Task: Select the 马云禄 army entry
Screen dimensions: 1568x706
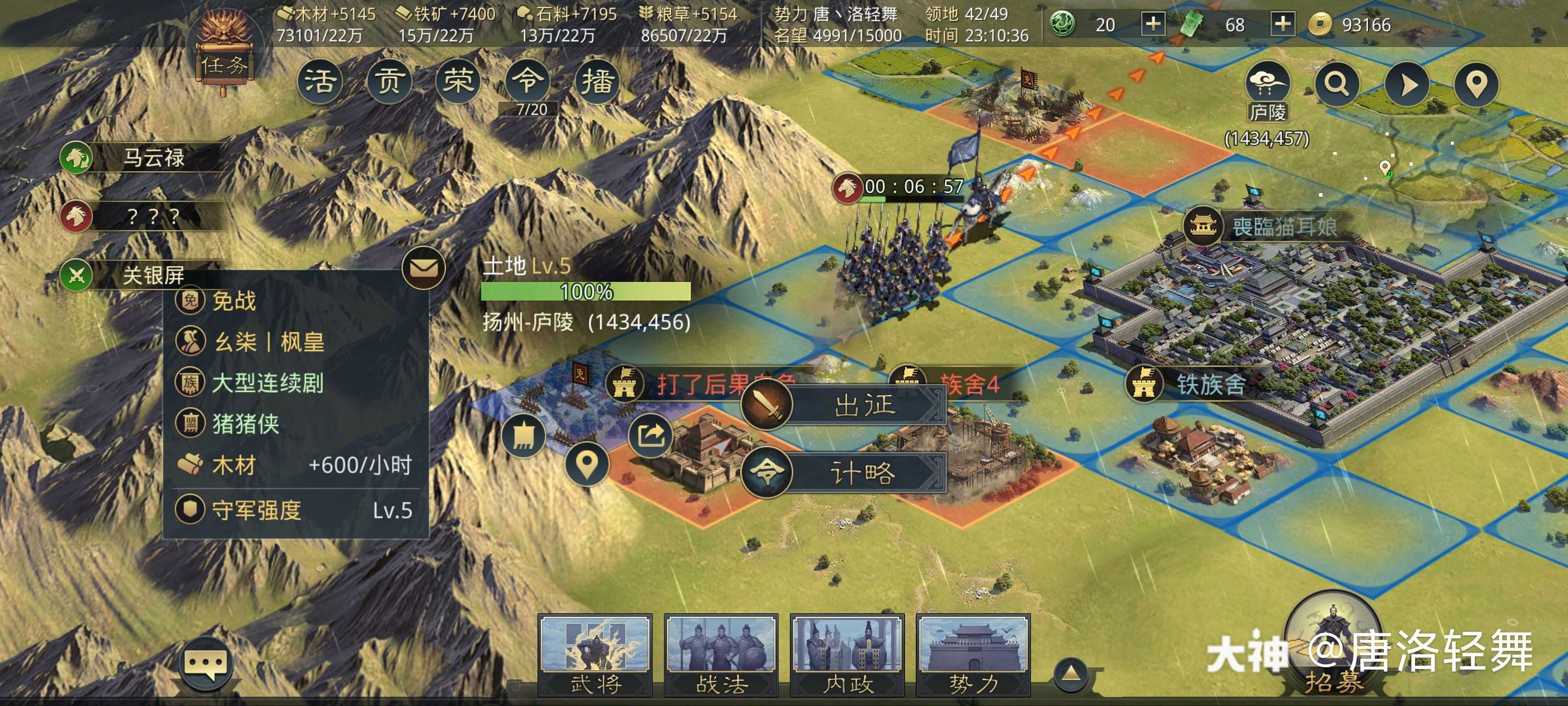Action: pos(152,158)
